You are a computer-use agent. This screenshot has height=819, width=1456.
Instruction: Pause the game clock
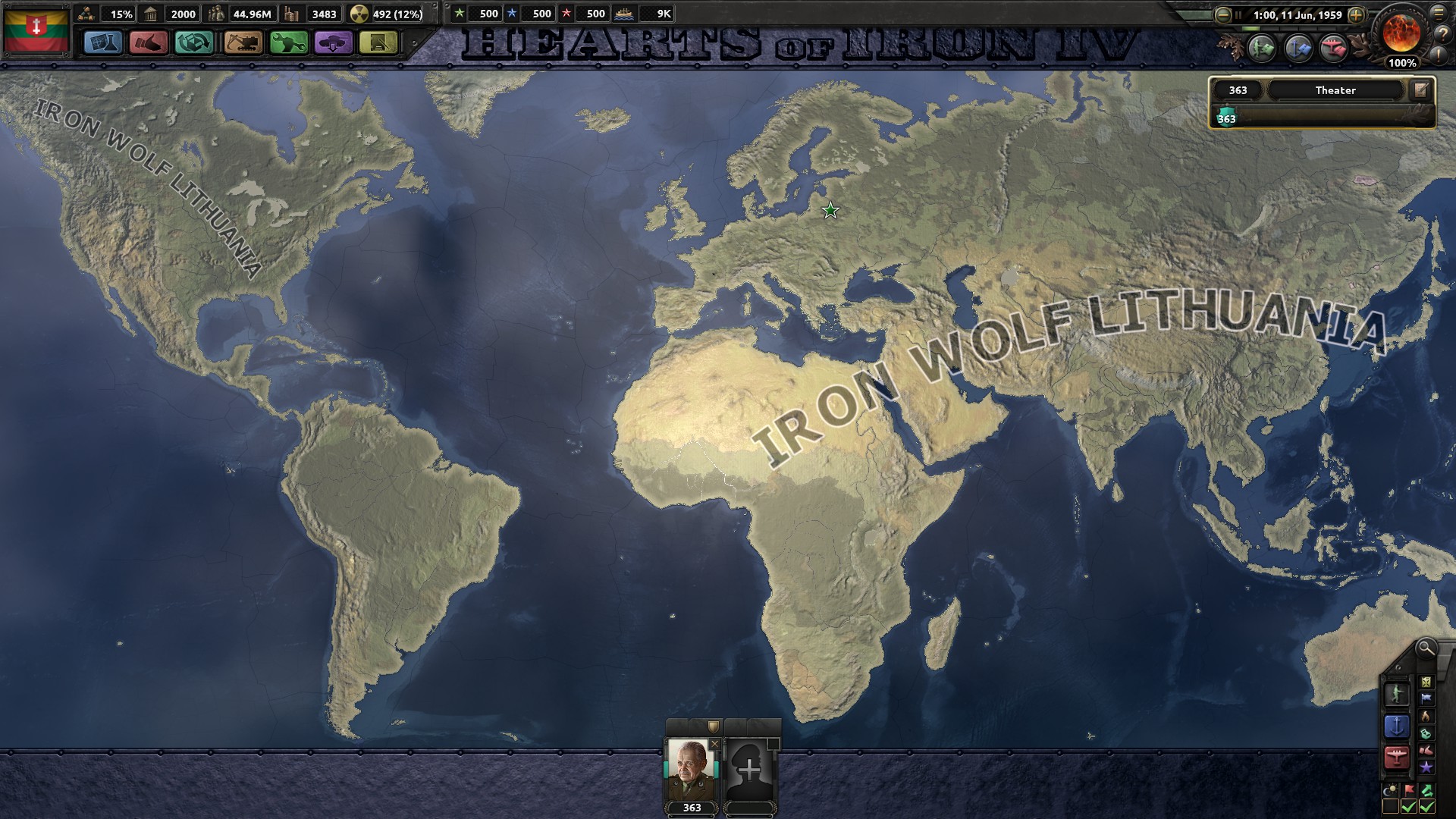(x=1238, y=14)
